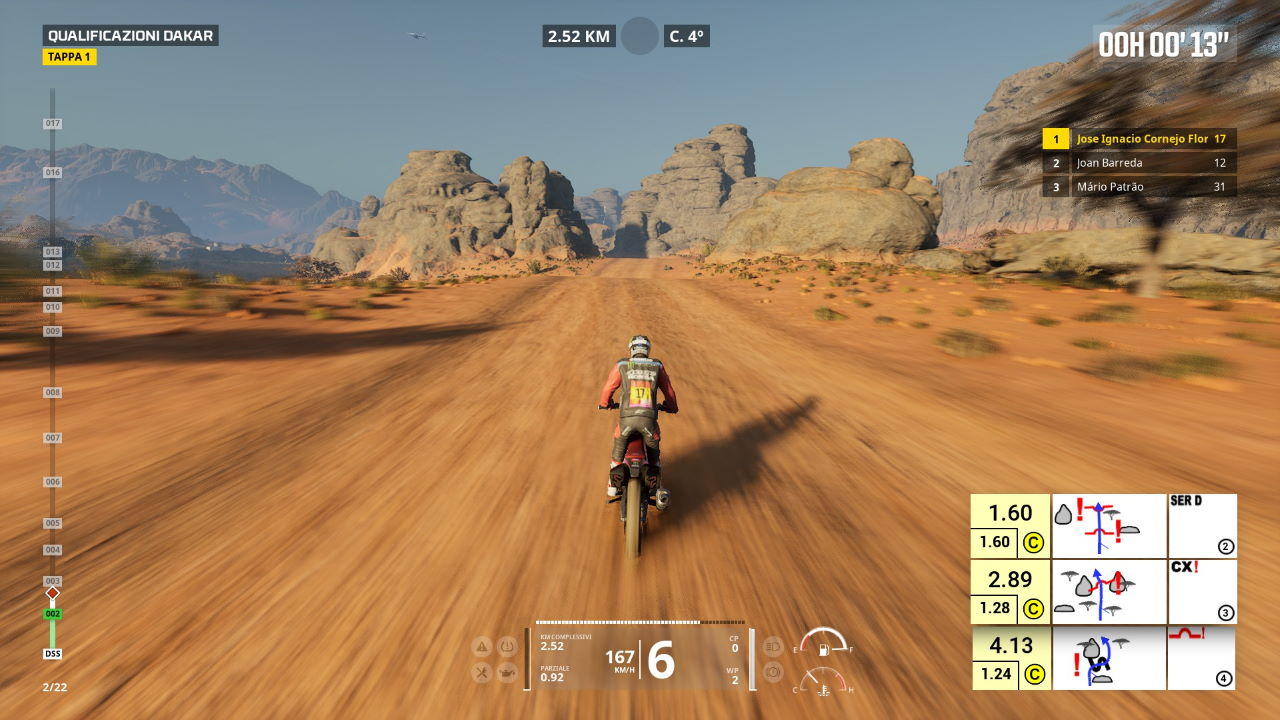1280x720 pixels.
Task: Click the fuel gauge dial
Action: [x=823, y=642]
